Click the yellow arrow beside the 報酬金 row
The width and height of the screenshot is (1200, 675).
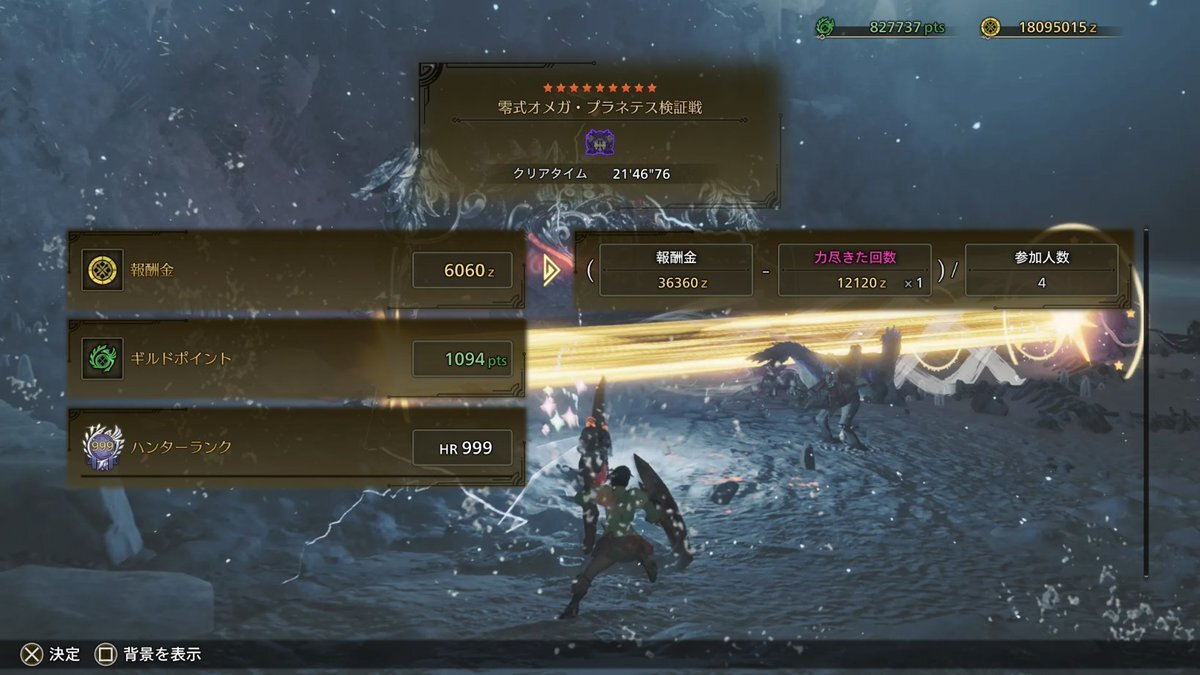point(550,270)
